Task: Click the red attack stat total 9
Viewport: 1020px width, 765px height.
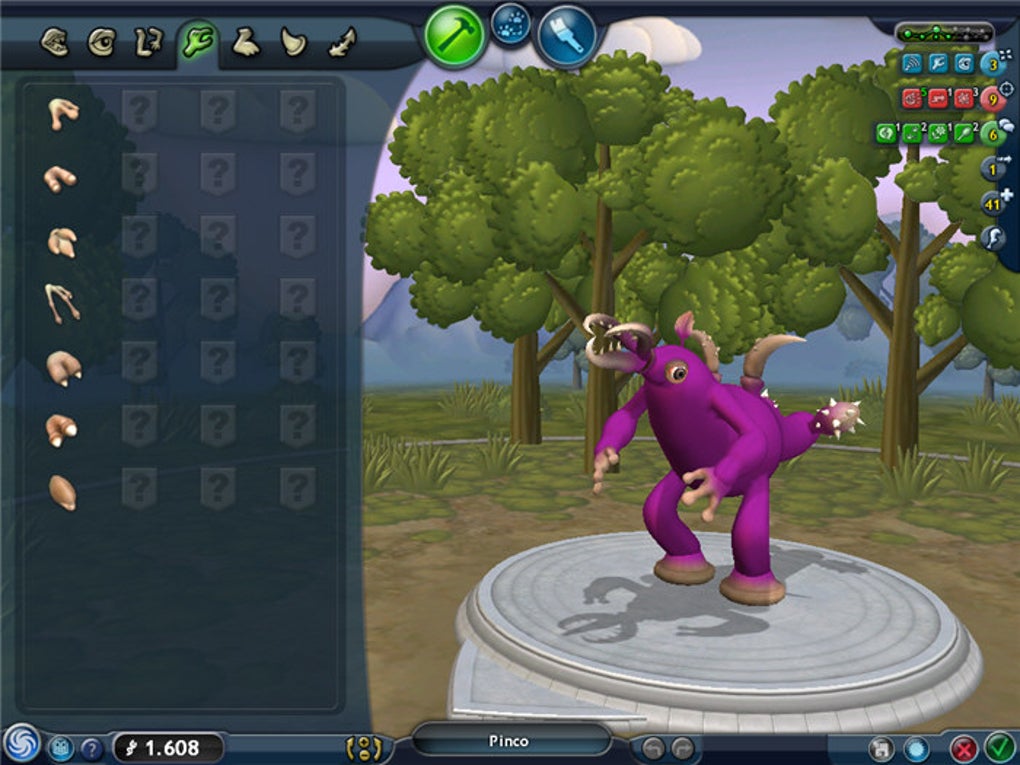Action: [991, 98]
